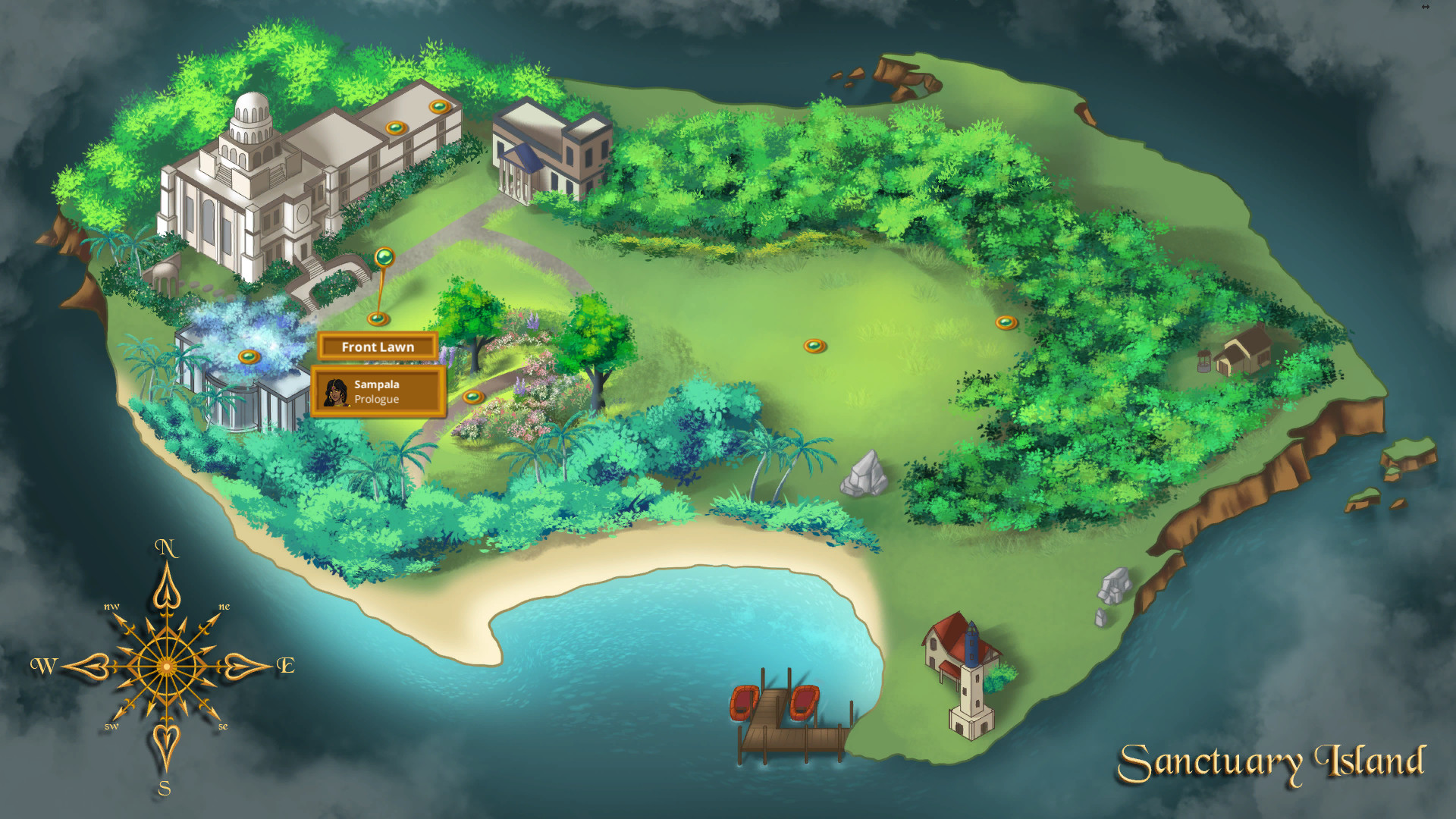Click the Front Lawn location label
The width and height of the screenshot is (1456, 819).
(378, 347)
